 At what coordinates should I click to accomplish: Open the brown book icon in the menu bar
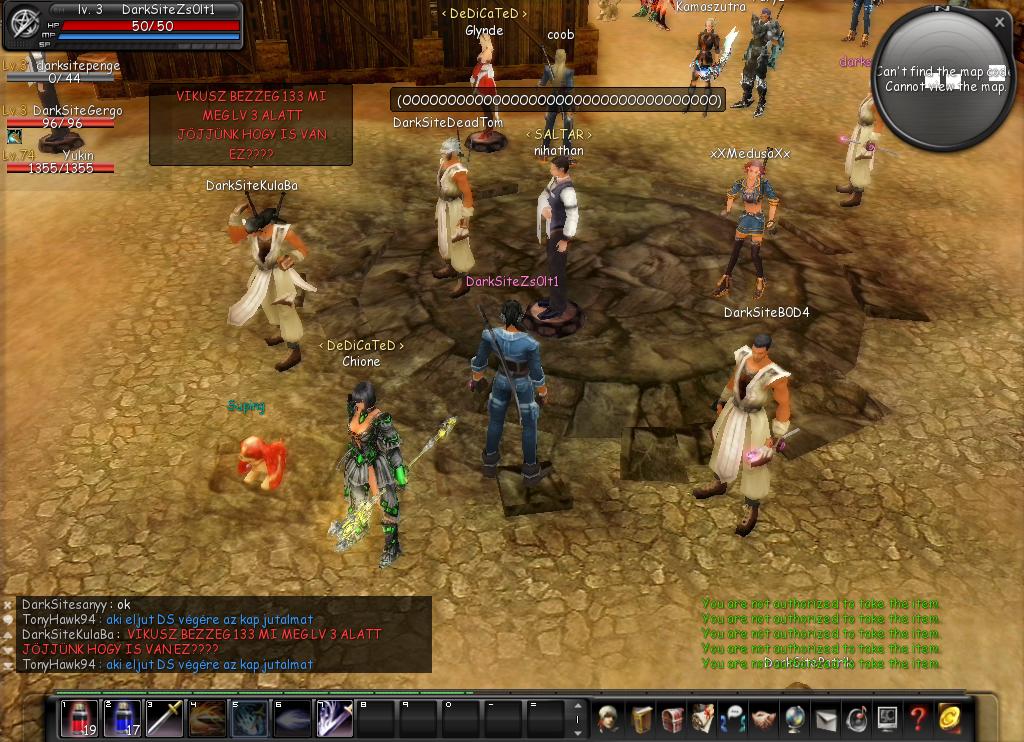point(640,718)
